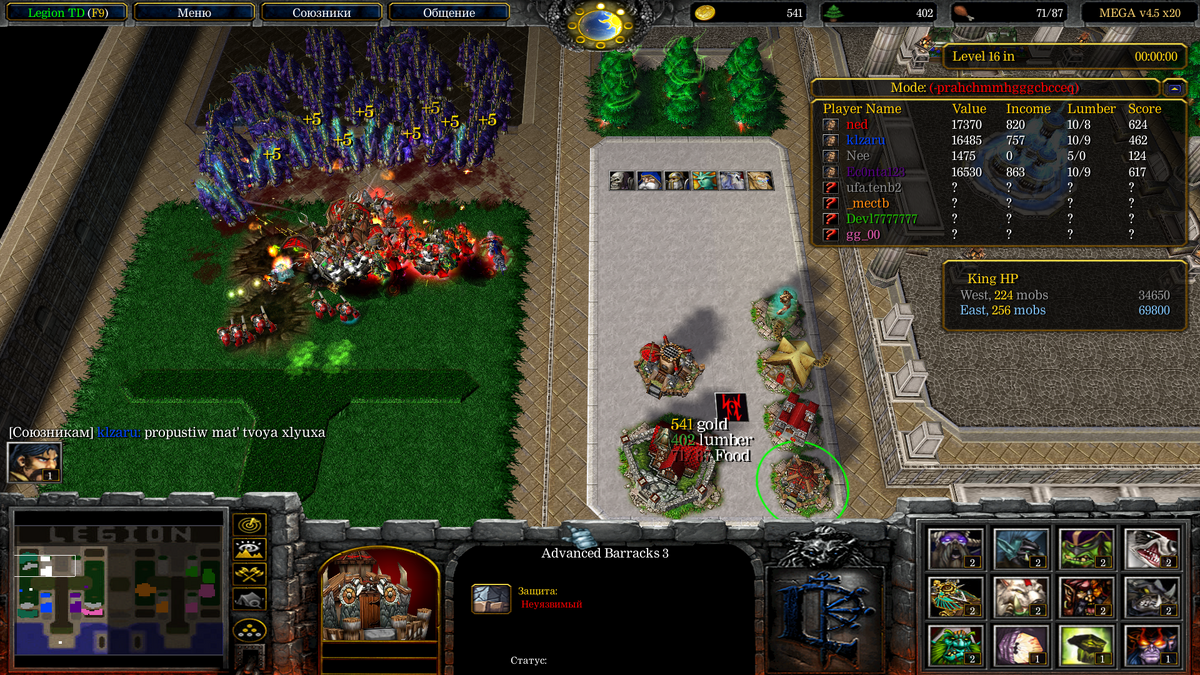Hire the blue-haired troll unit
Screen dimensions: 1200x675
pyautogui.click(x=1021, y=549)
